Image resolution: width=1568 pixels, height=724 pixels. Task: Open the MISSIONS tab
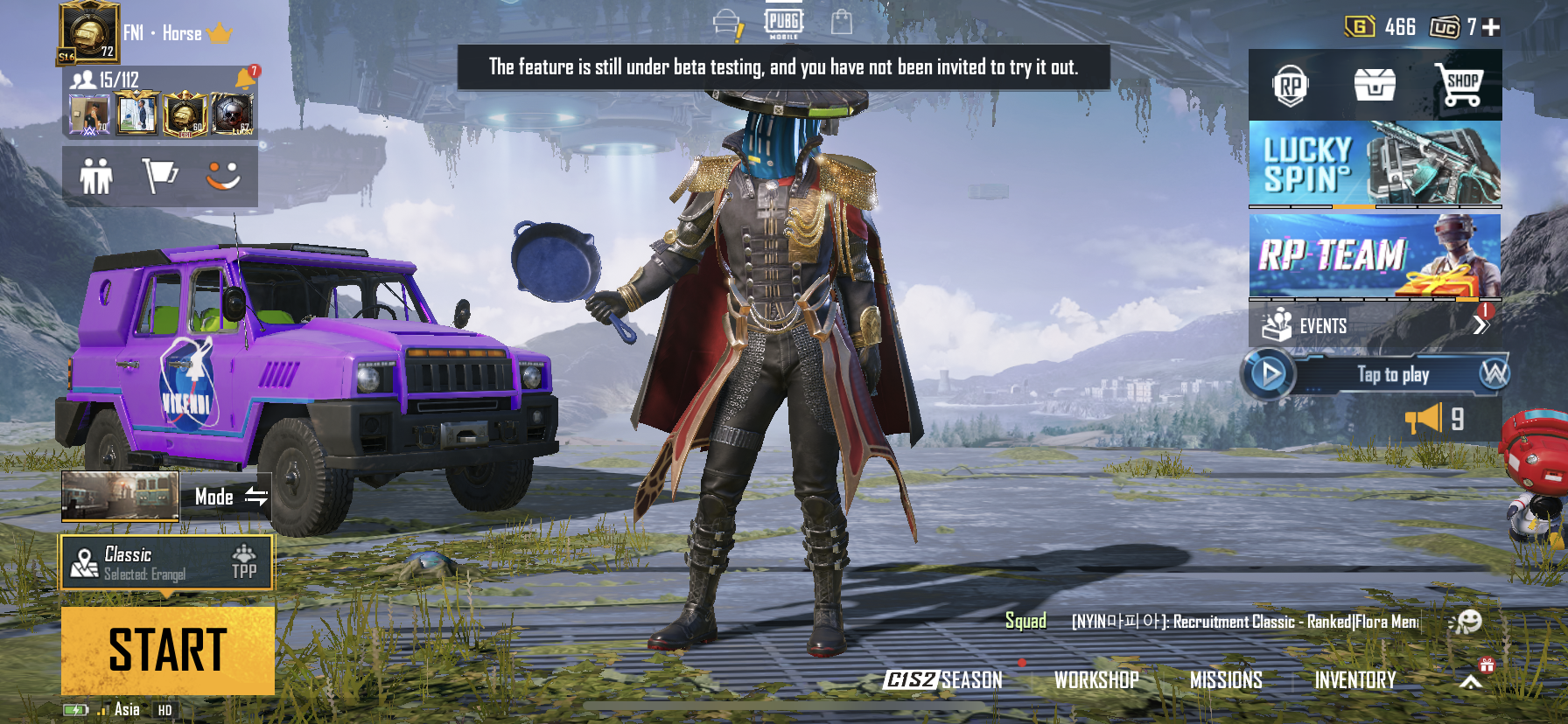[1227, 679]
